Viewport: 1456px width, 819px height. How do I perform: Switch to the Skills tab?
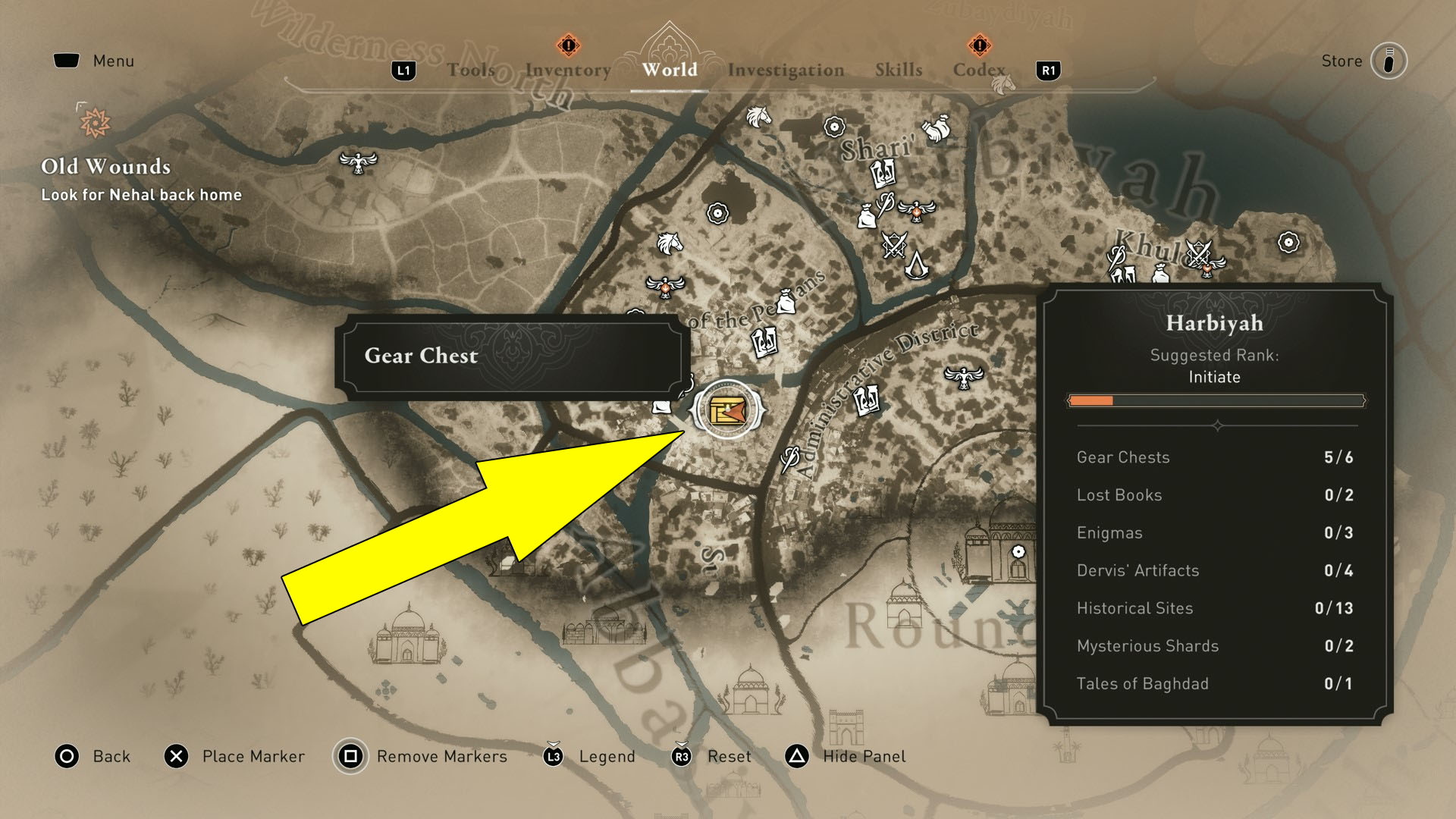(x=898, y=70)
